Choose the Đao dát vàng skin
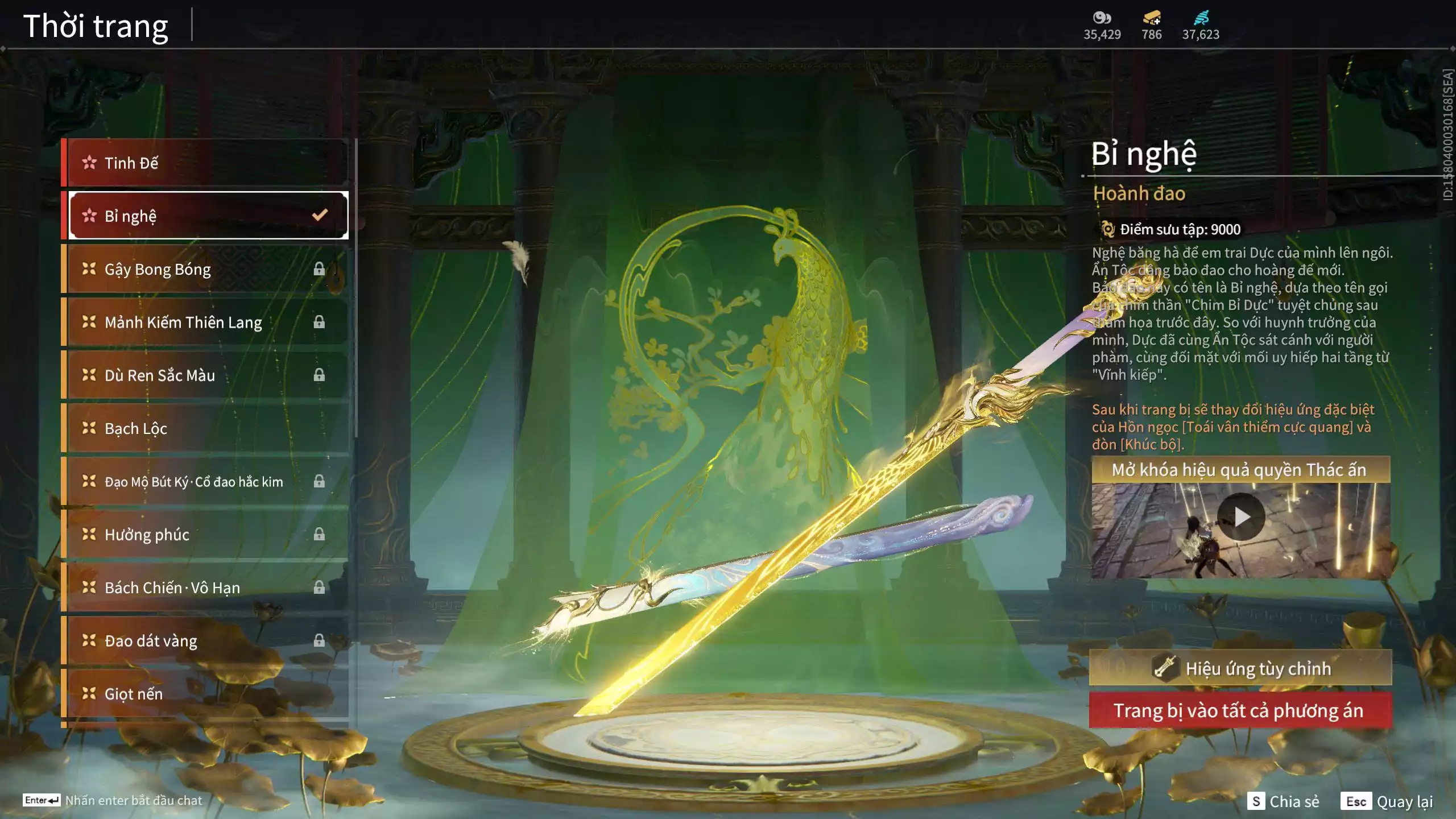This screenshot has width=1456, height=819. click(206, 641)
